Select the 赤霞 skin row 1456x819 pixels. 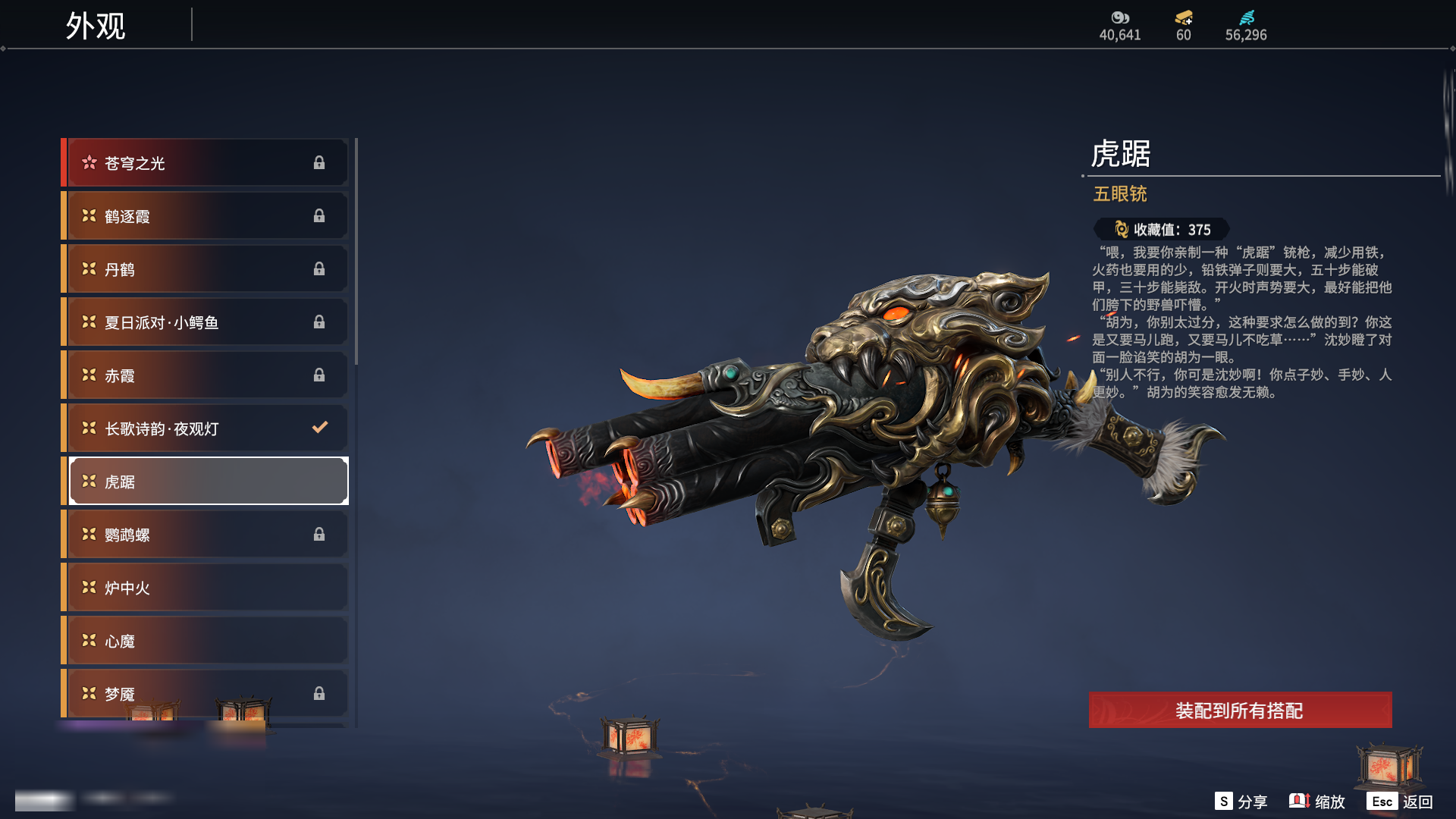[206, 375]
